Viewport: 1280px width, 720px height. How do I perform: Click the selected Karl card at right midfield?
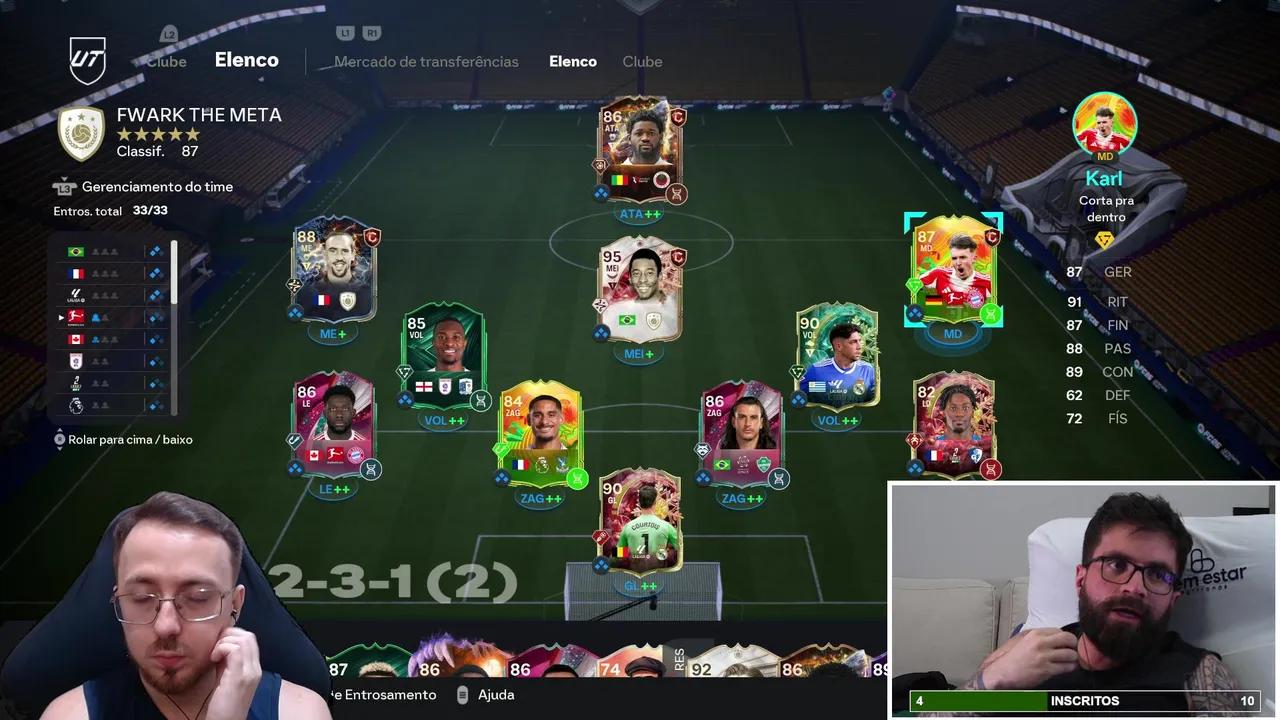click(952, 270)
